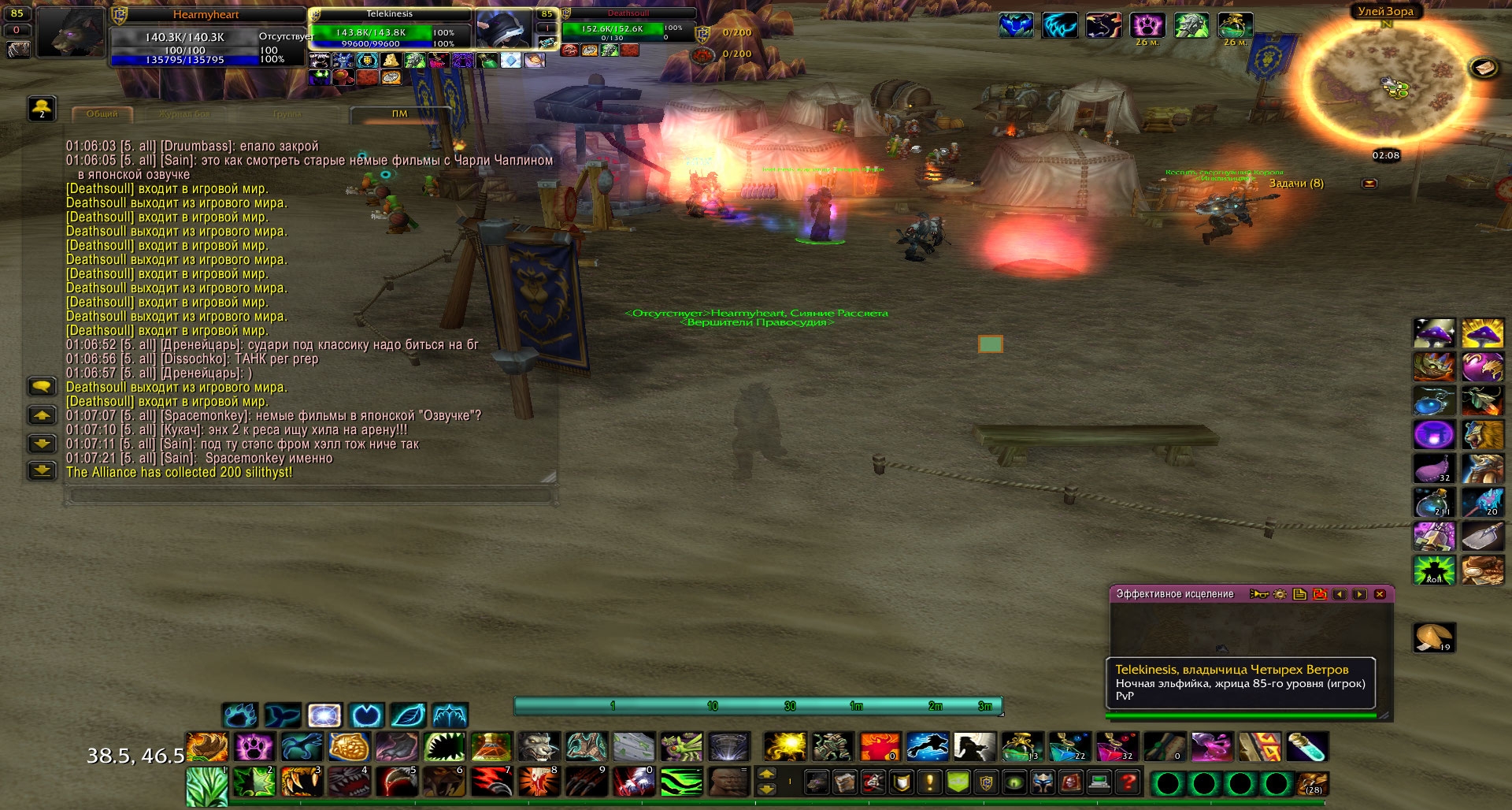Screen dimensions: 1512x810
Task: Use the fortune cookie item
Action: tap(1433, 637)
